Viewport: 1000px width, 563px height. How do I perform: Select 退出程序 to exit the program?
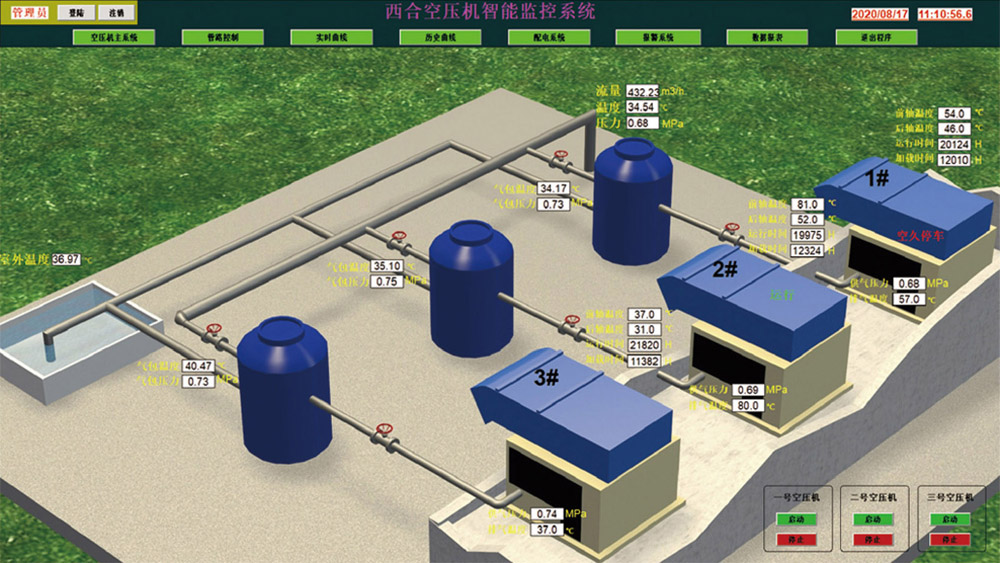(x=875, y=37)
